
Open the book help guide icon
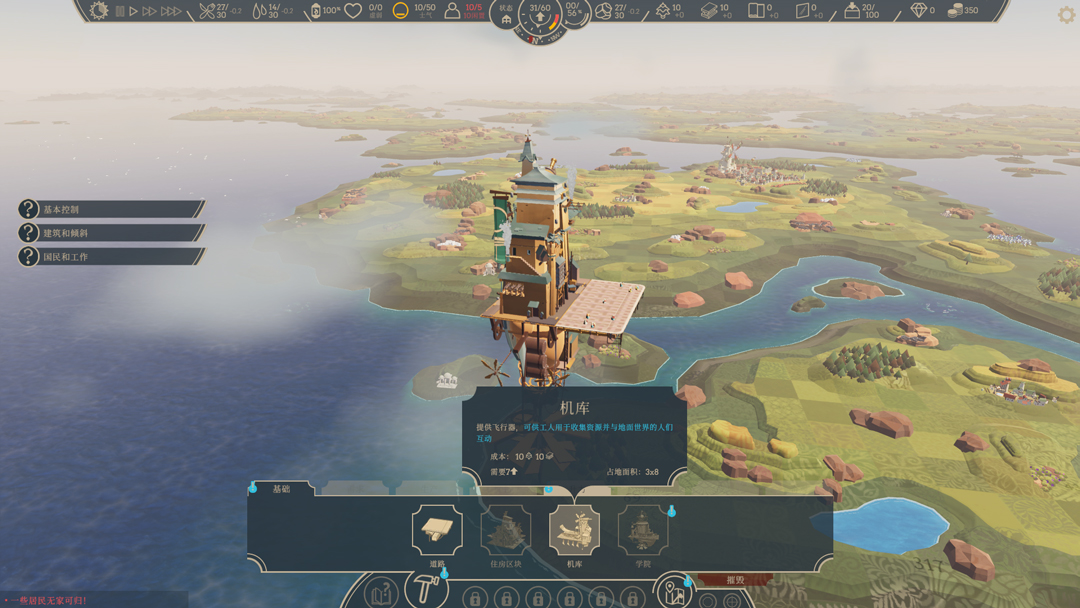(381, 594)
